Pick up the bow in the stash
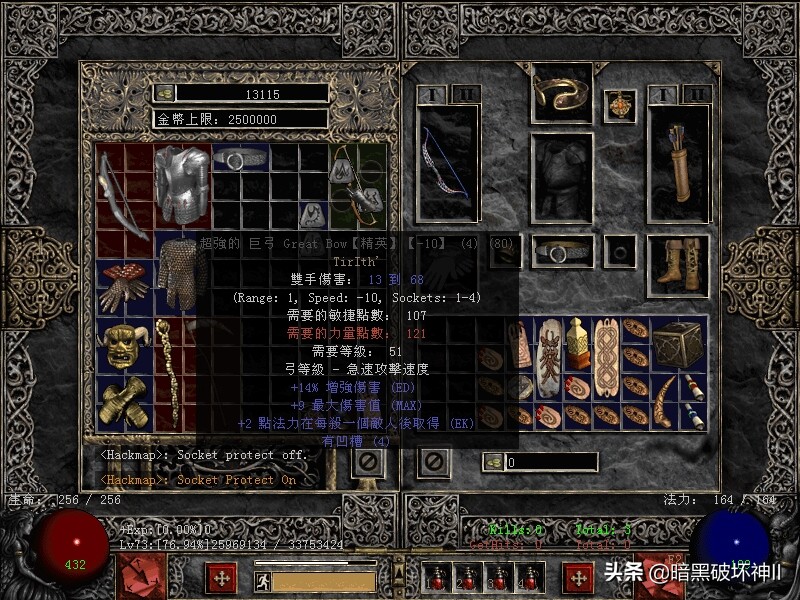 [123, 189]
